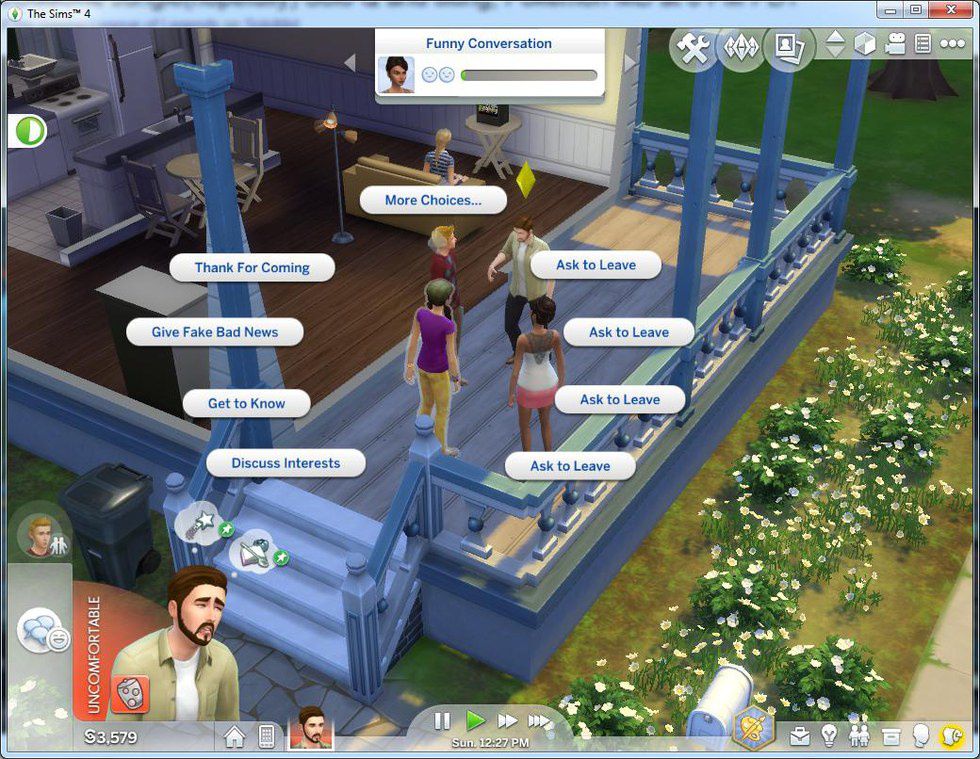The image size is (980, 759).
Task: Open the Relationships panel
Action: 859,737
